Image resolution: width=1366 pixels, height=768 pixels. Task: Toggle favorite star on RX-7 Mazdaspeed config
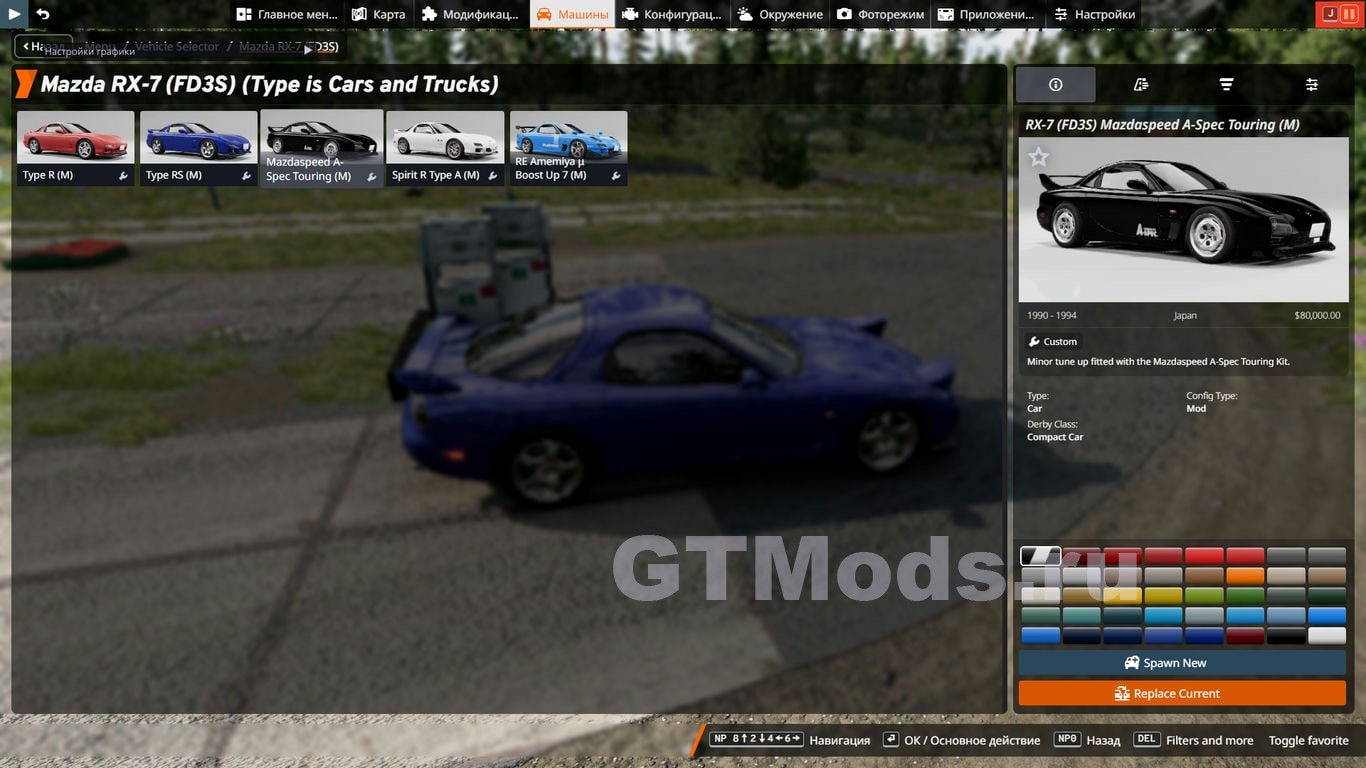(x=1038, y=156)
